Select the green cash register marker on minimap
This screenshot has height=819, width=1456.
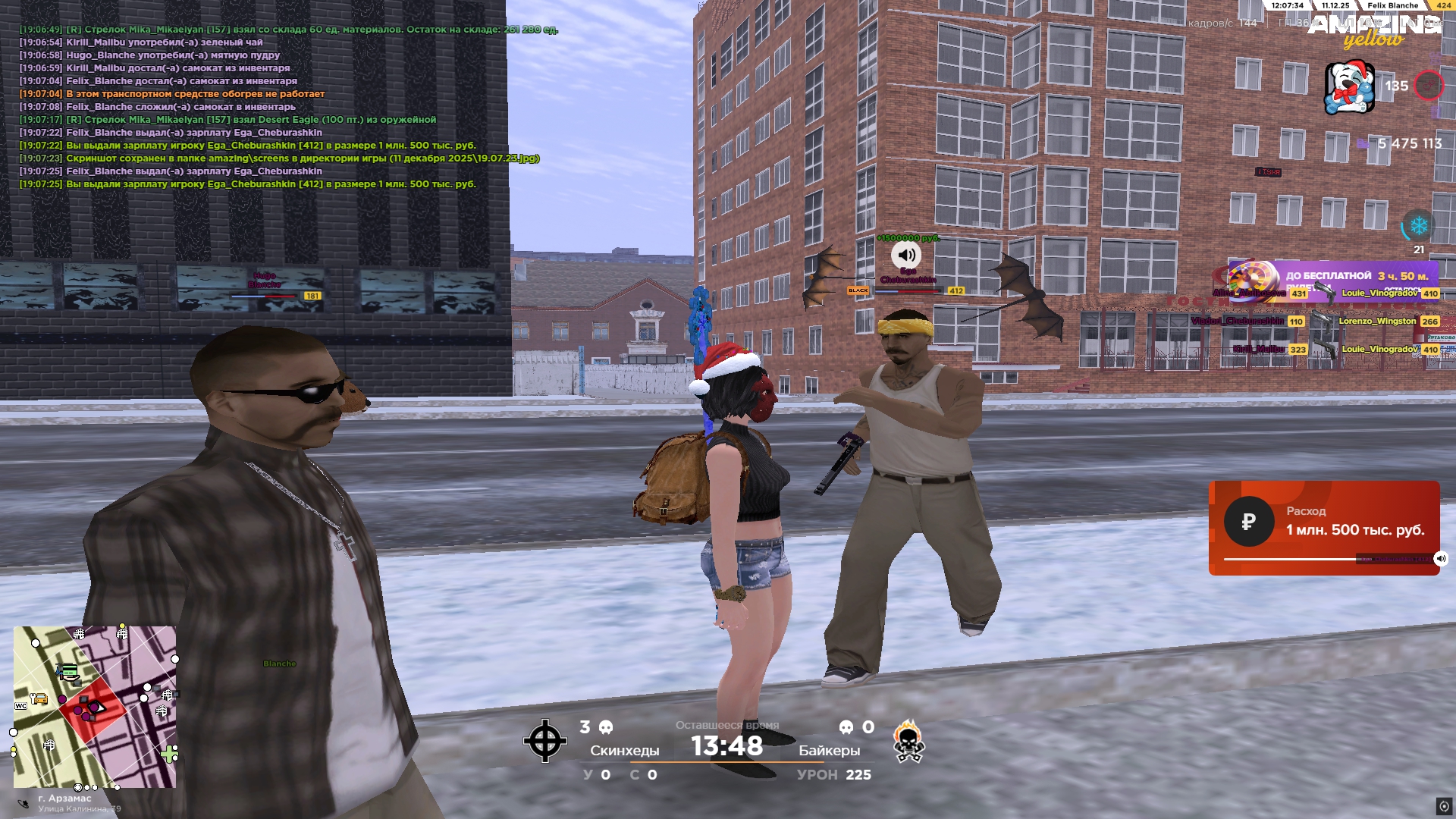[x=68, y=671]
